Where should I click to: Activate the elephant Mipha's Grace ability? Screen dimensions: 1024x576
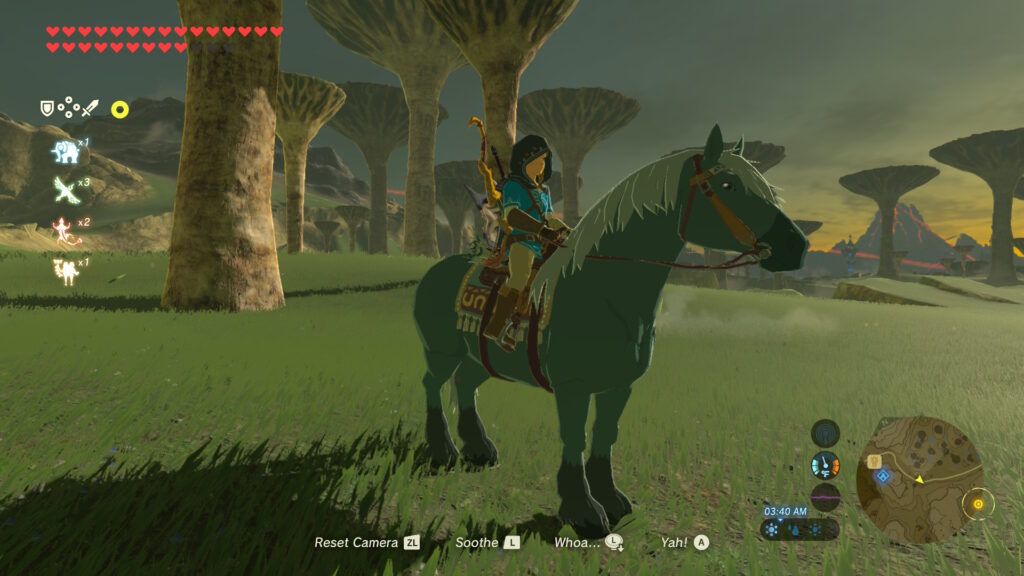pos(66,151)
